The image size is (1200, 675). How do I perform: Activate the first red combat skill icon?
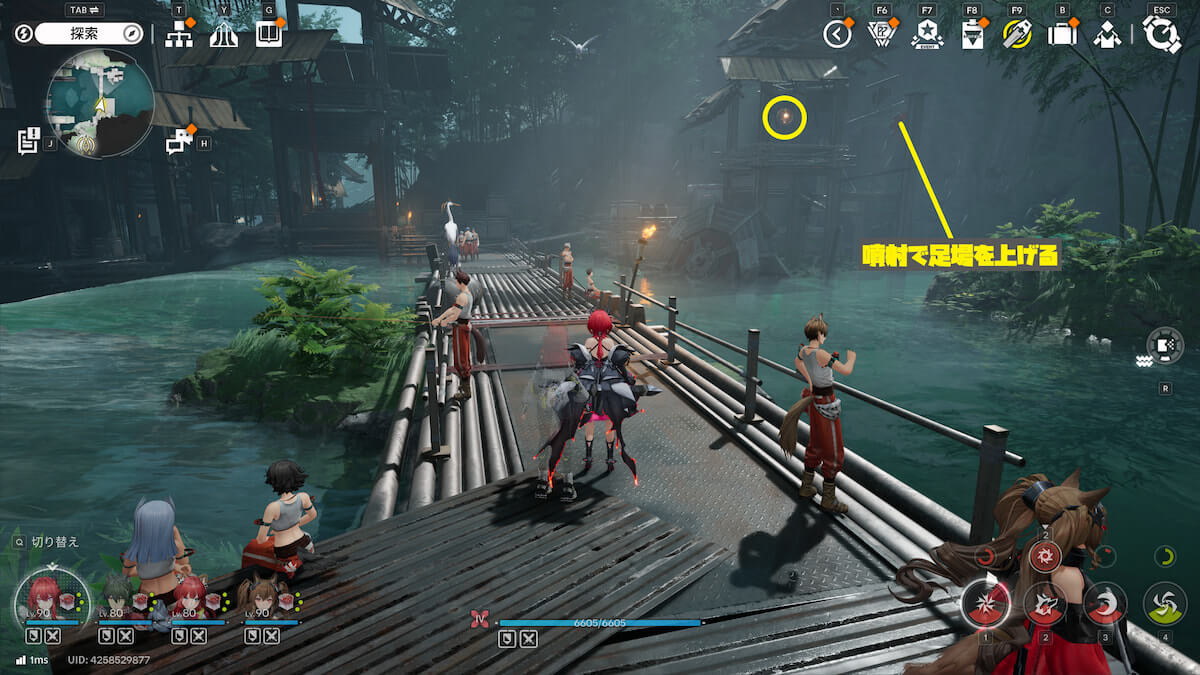pos(985,603)
